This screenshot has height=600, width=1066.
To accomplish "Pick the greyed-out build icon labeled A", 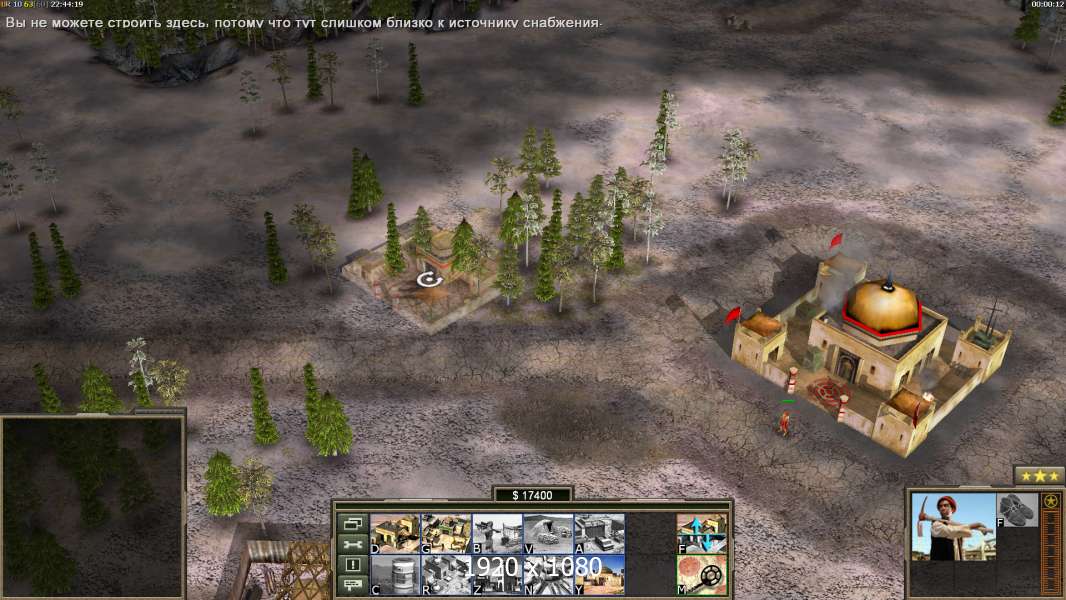I will point(599,533).
